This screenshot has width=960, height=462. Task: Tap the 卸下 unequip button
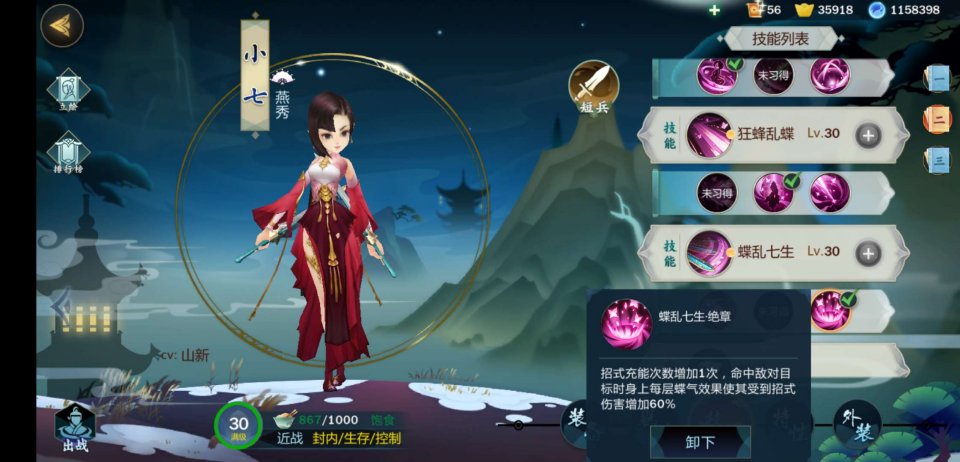pyautogui.click(x=700, y=442)
